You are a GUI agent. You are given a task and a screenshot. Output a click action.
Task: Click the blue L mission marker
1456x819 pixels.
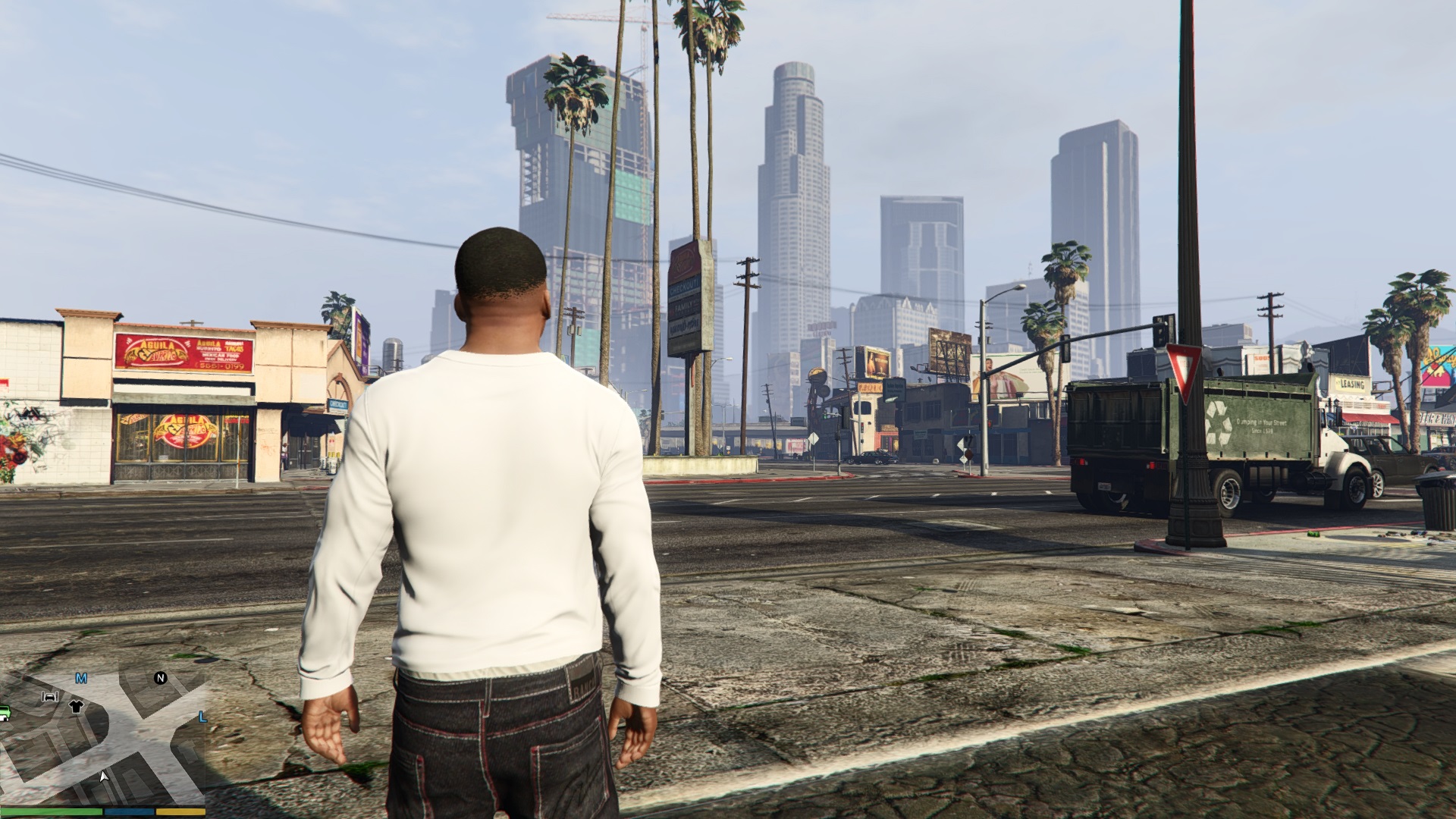coord(202,717)
